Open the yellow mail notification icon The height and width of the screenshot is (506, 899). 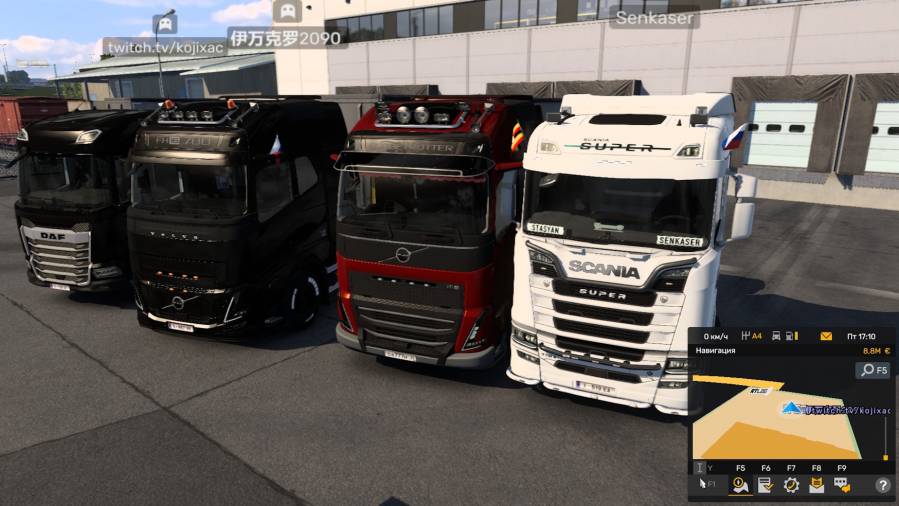pyautogui.click(x=826, y=336)
